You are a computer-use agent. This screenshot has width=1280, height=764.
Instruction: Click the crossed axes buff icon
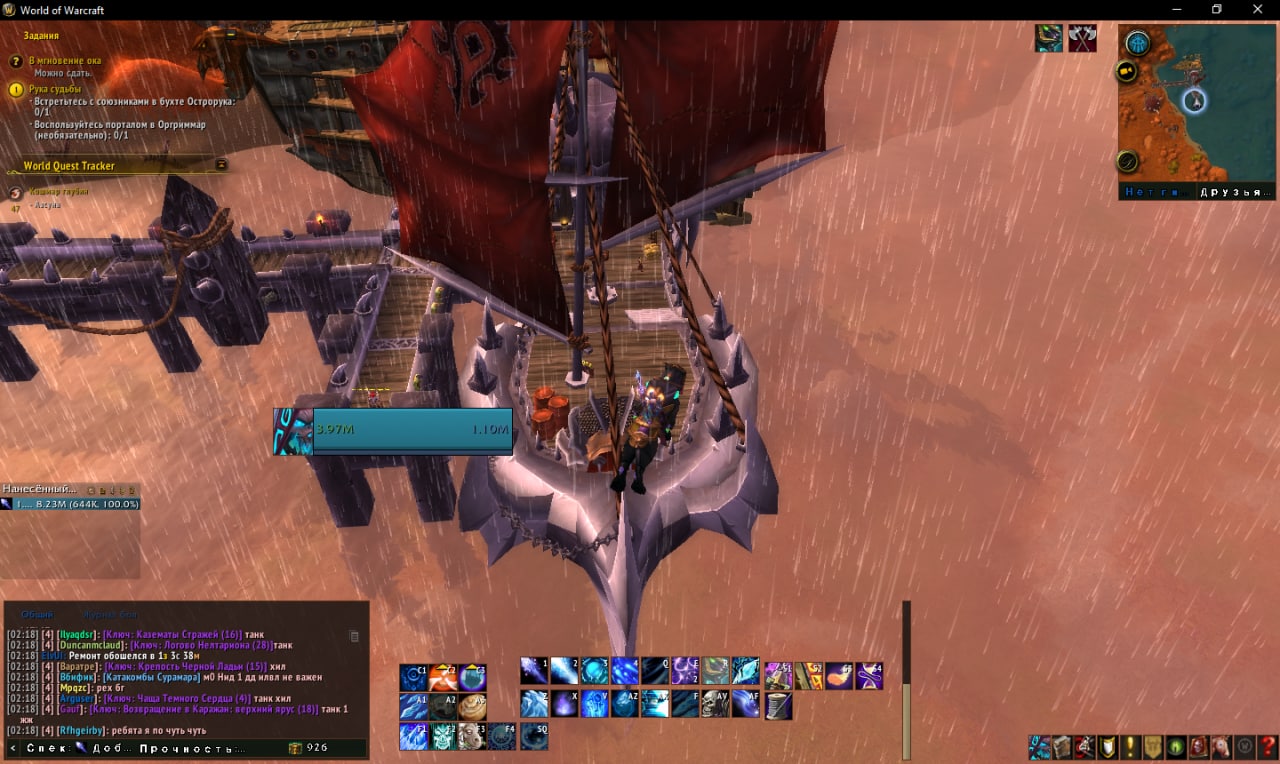pos(1082,39)
